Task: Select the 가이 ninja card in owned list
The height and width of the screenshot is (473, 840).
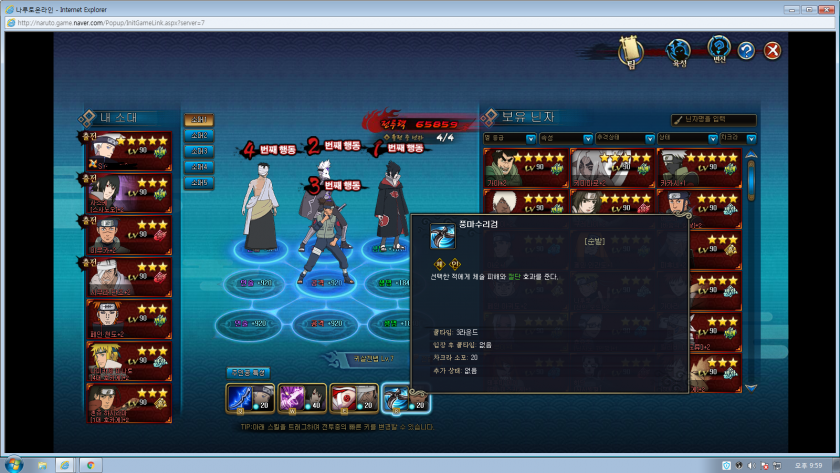Action: [x=525, y=167]
